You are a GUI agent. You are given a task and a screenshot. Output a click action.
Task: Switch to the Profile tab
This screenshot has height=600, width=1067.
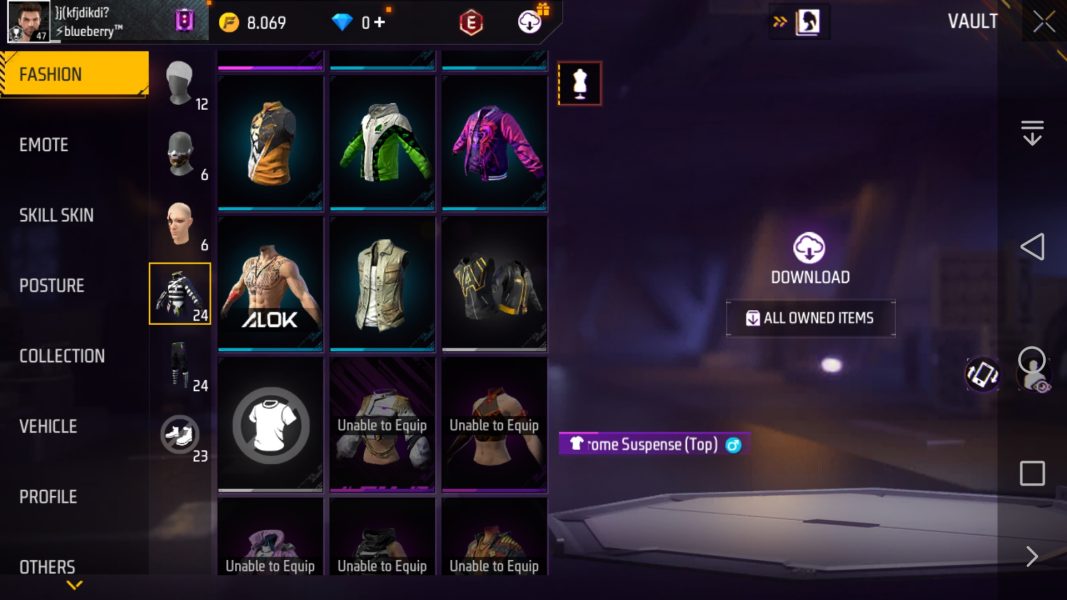pos(48,497)
